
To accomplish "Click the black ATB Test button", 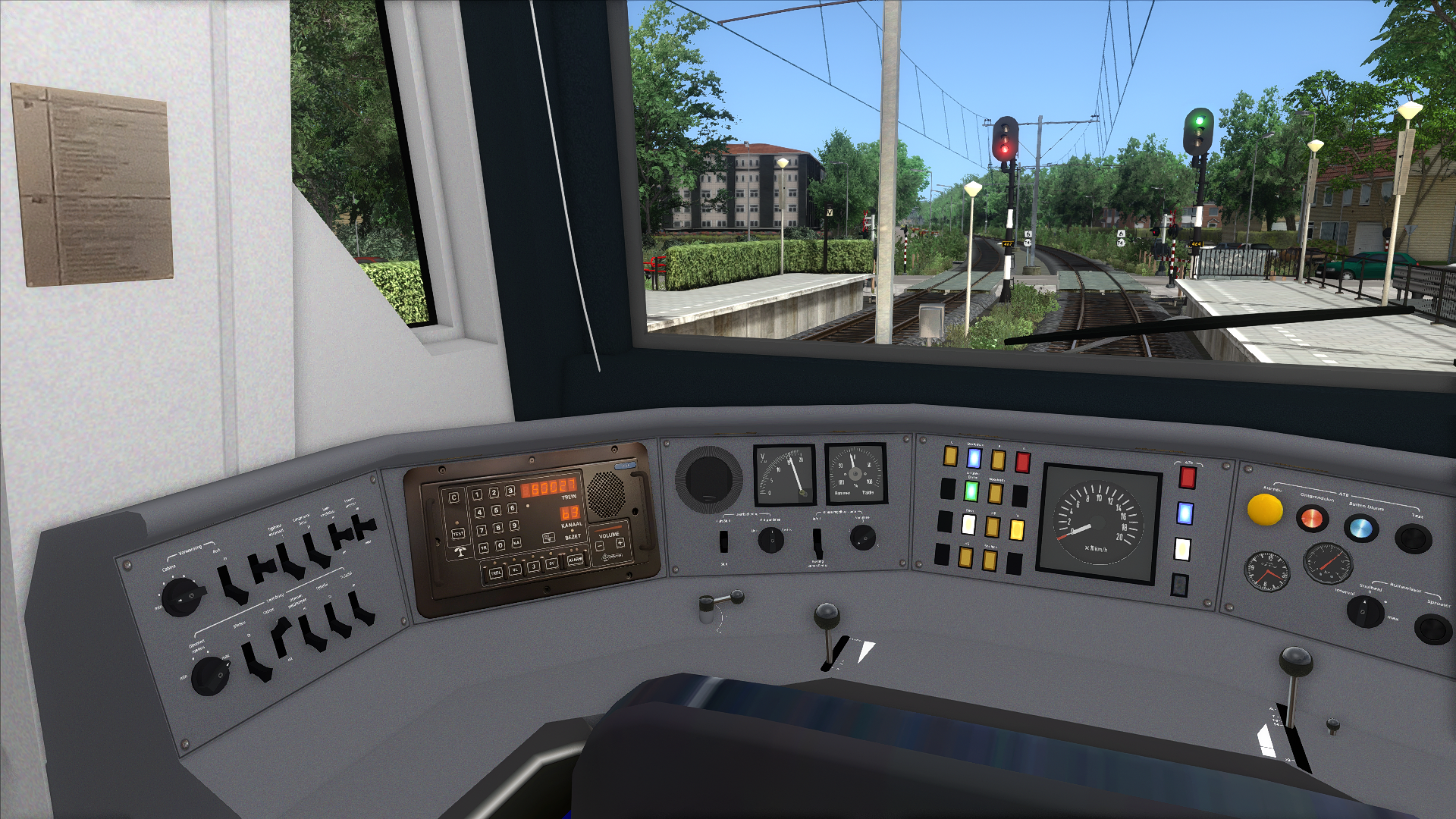I will click(1413, 538).
